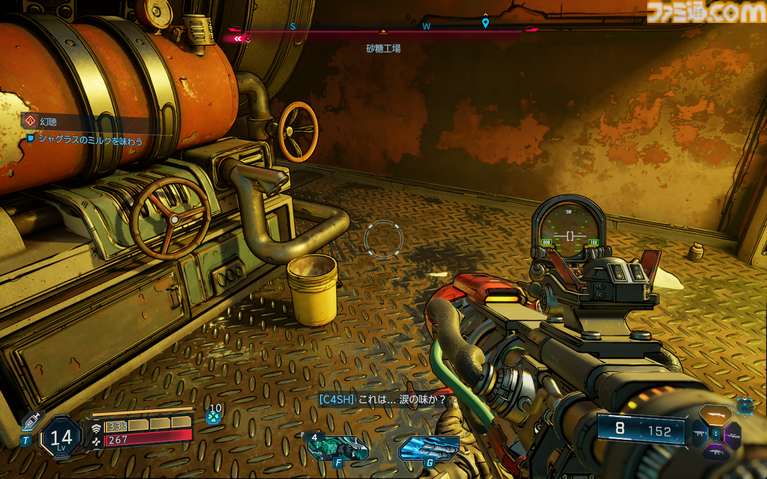This screenshot has width=767, height=479.
Task: Click the compass bar's blue waypoint marker
Action: click(x=485, y=22)
